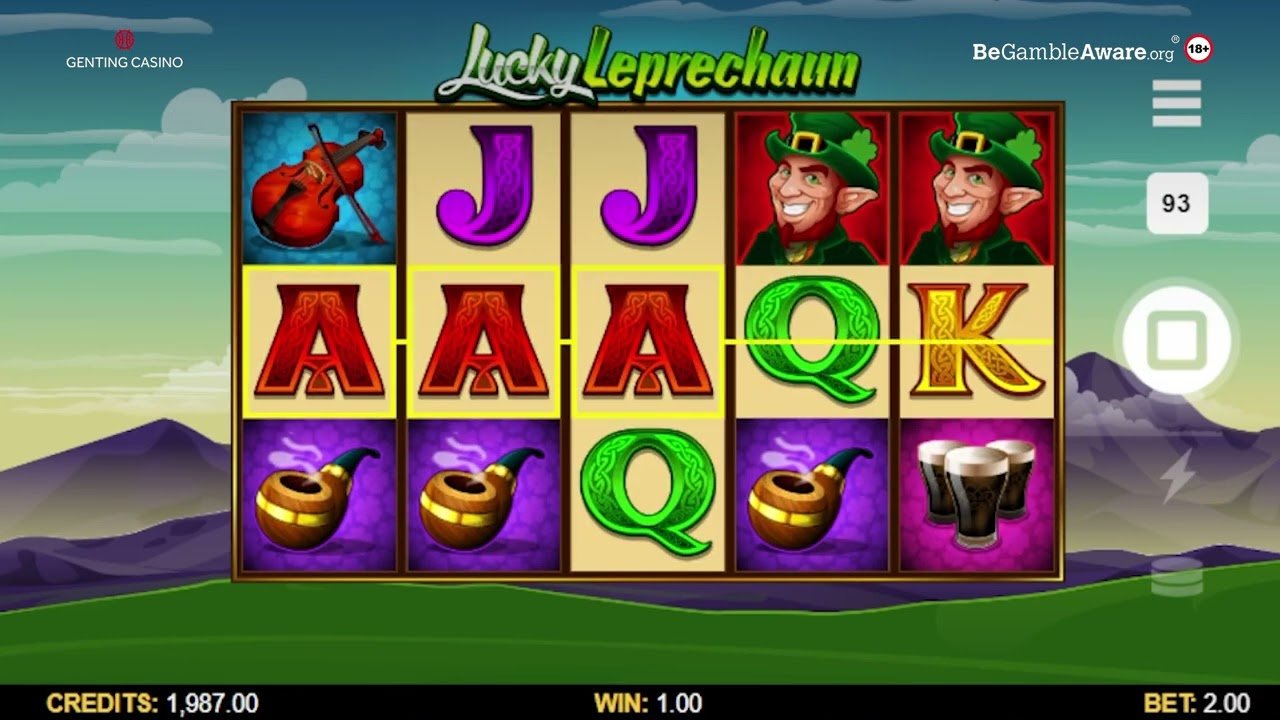
Task: Select the smoking pipe symbol on reel two
Action: click(485, 493)
